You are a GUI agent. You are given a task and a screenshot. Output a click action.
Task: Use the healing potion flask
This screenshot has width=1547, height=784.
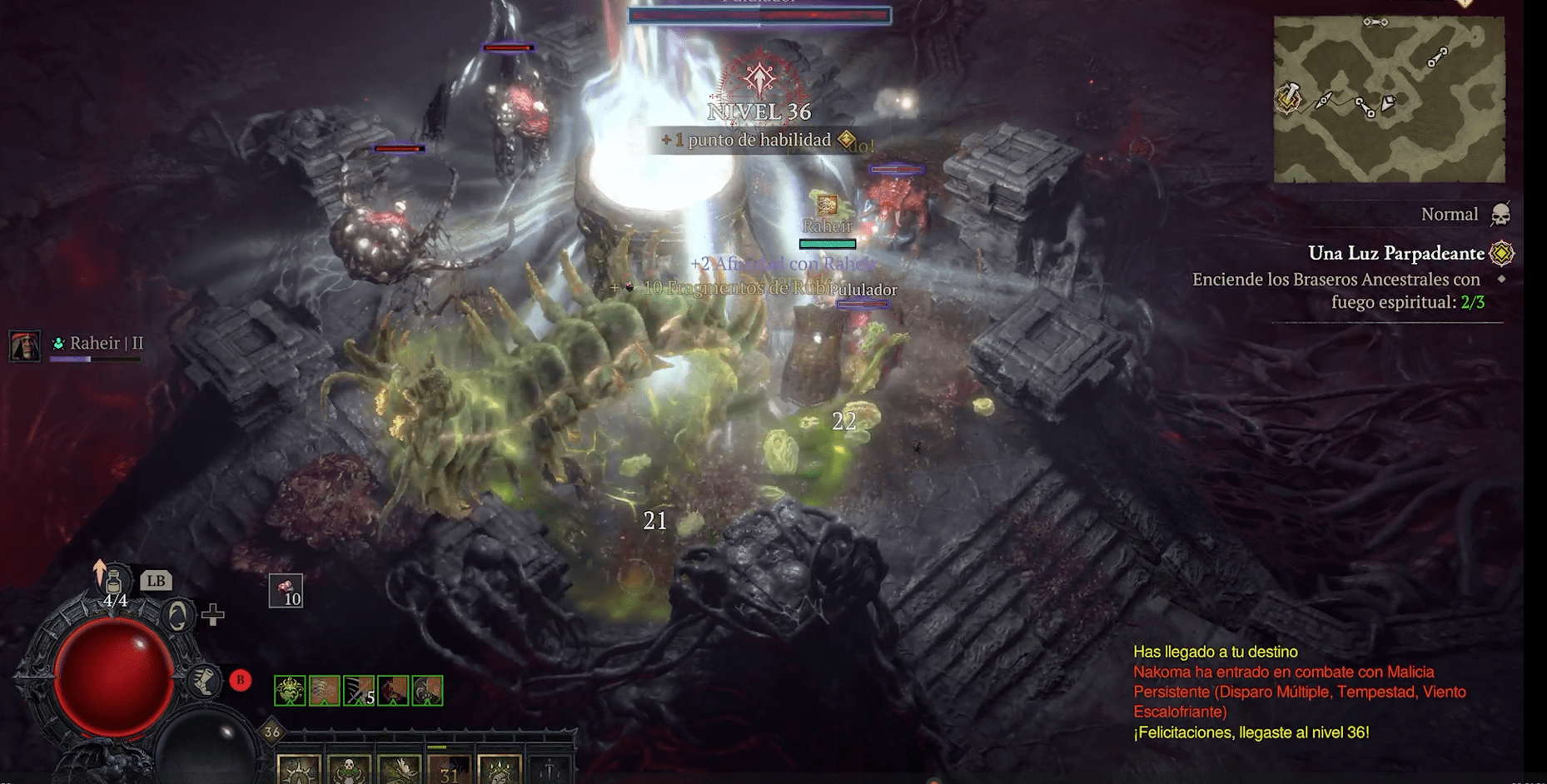(x=114, y=583)
